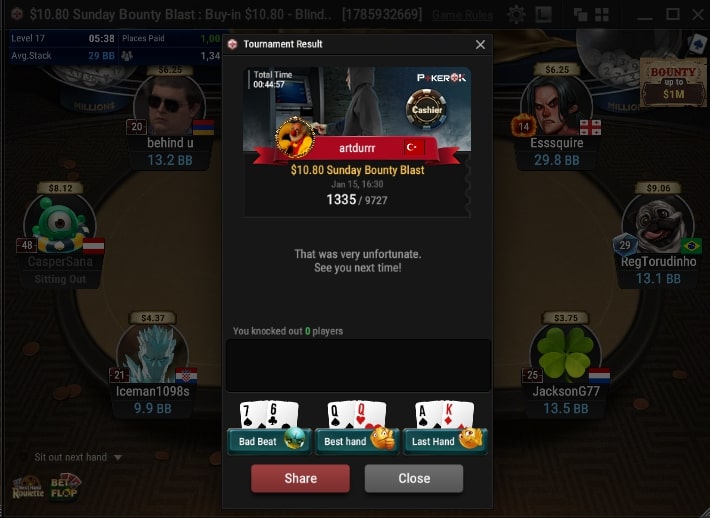
Task: Launch Next Hand Roulette side game
Action: click(28, 486)
